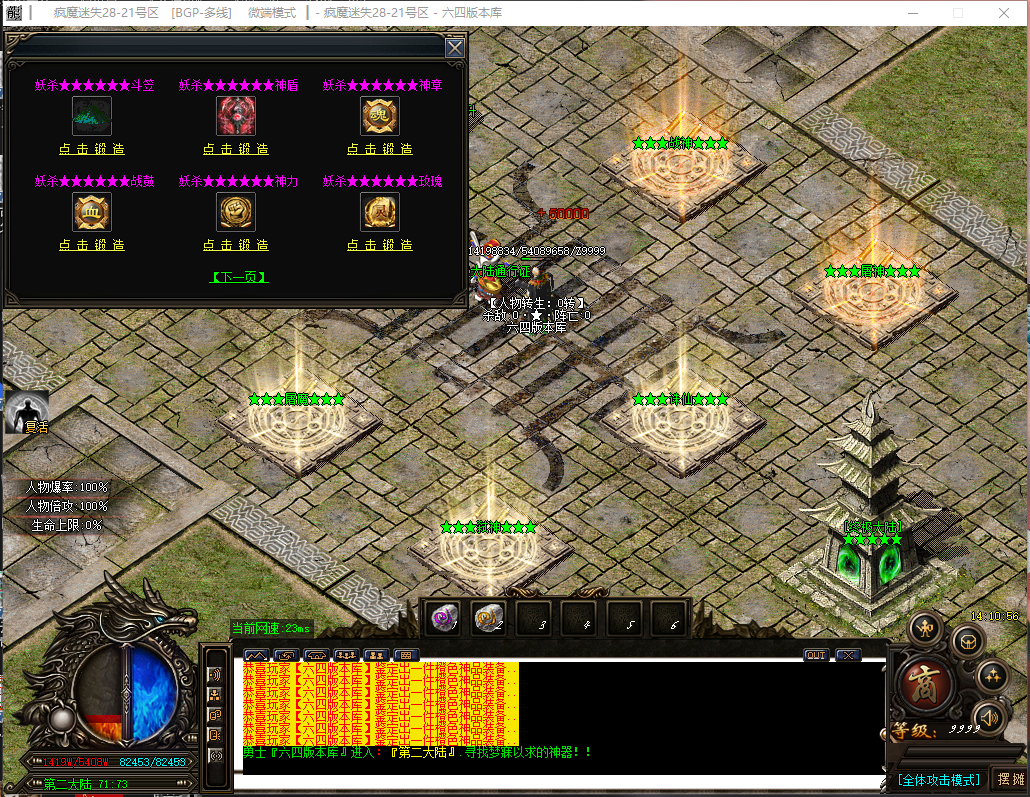Toggle the 全体攻击模式 attack mode
Viewport: 1030px width, 797px height.
click(938, 779)
